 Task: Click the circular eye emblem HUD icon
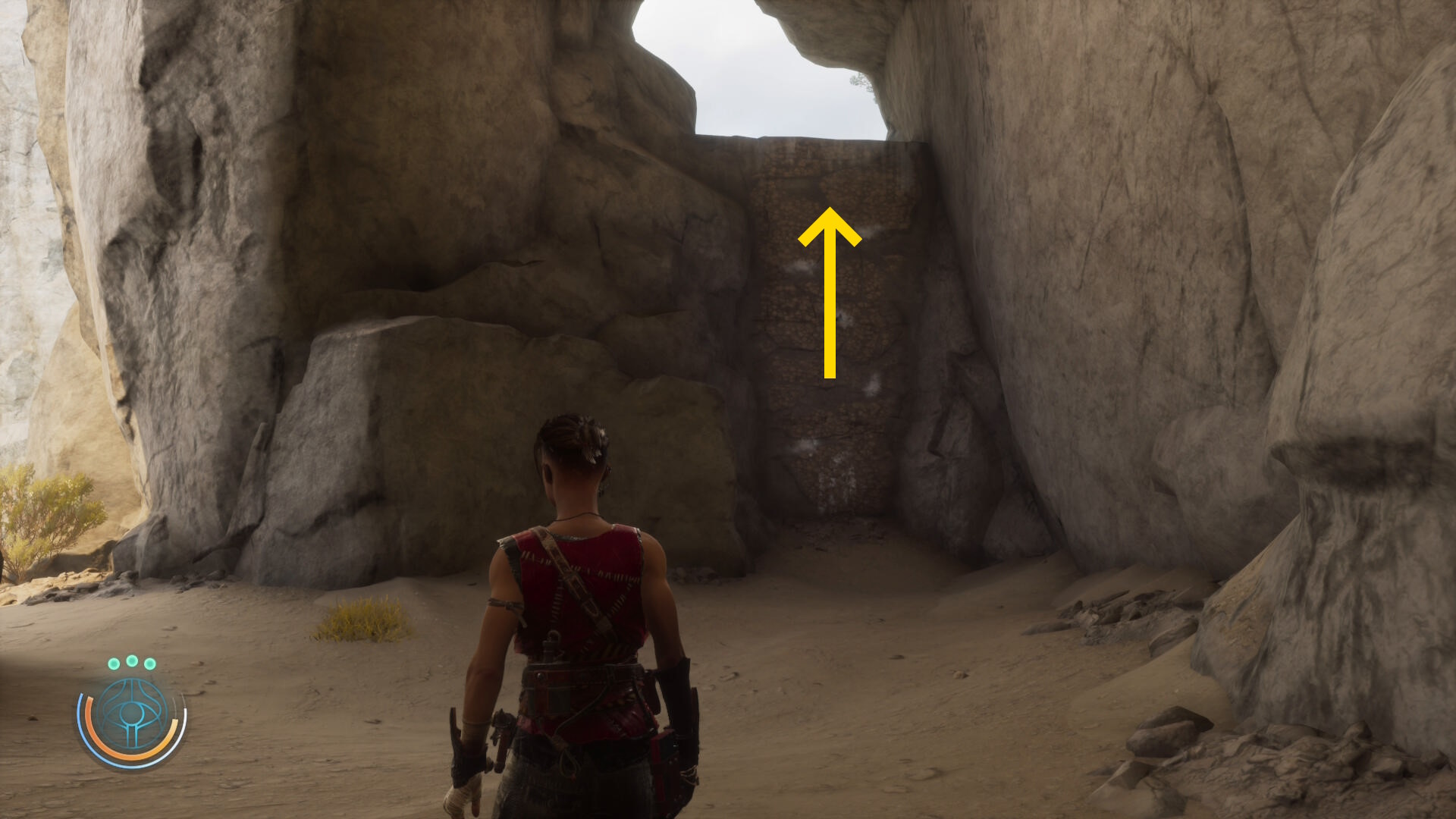click(132, 717)
